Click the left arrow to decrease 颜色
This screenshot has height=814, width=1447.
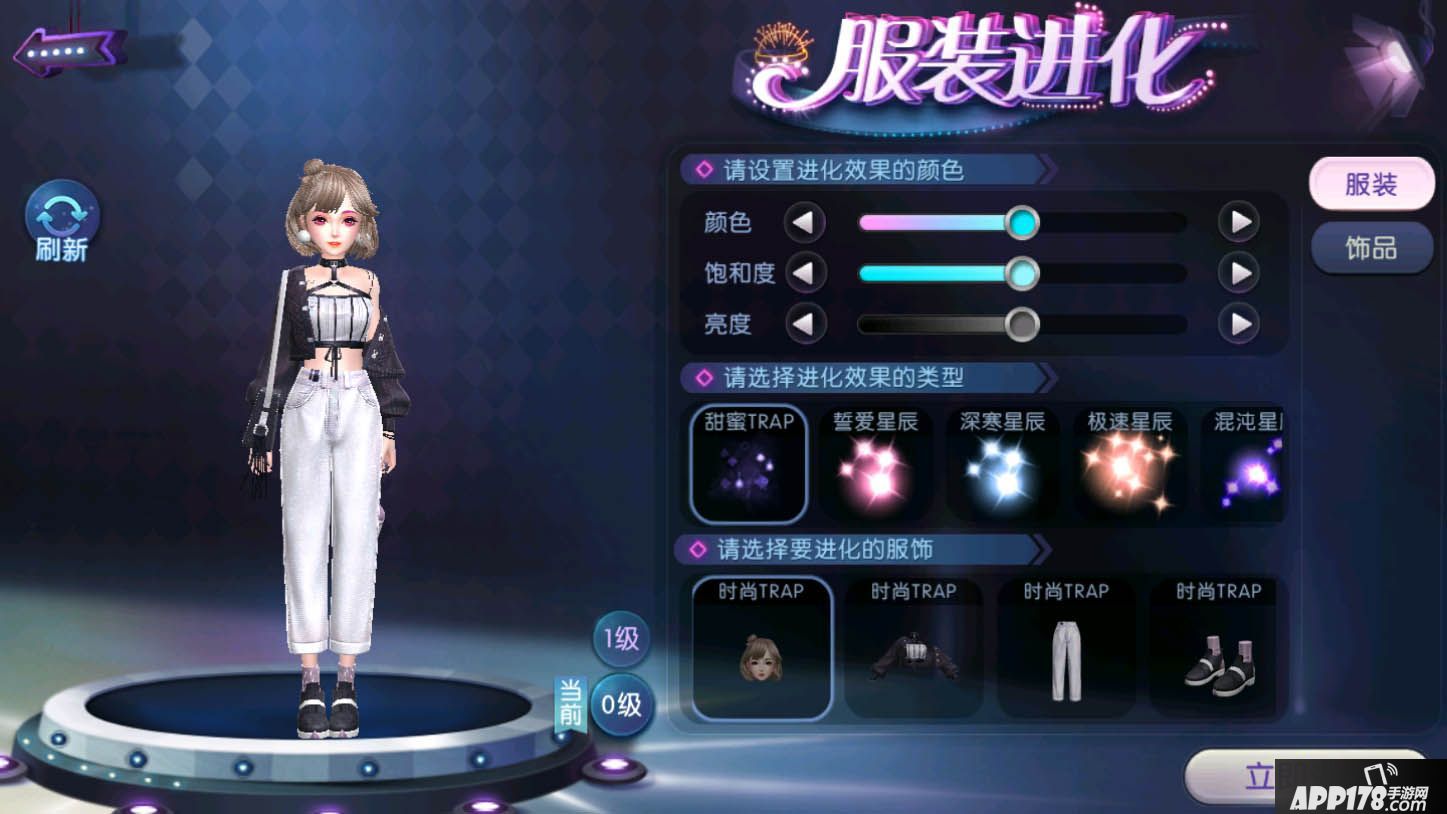coord(806,222)
